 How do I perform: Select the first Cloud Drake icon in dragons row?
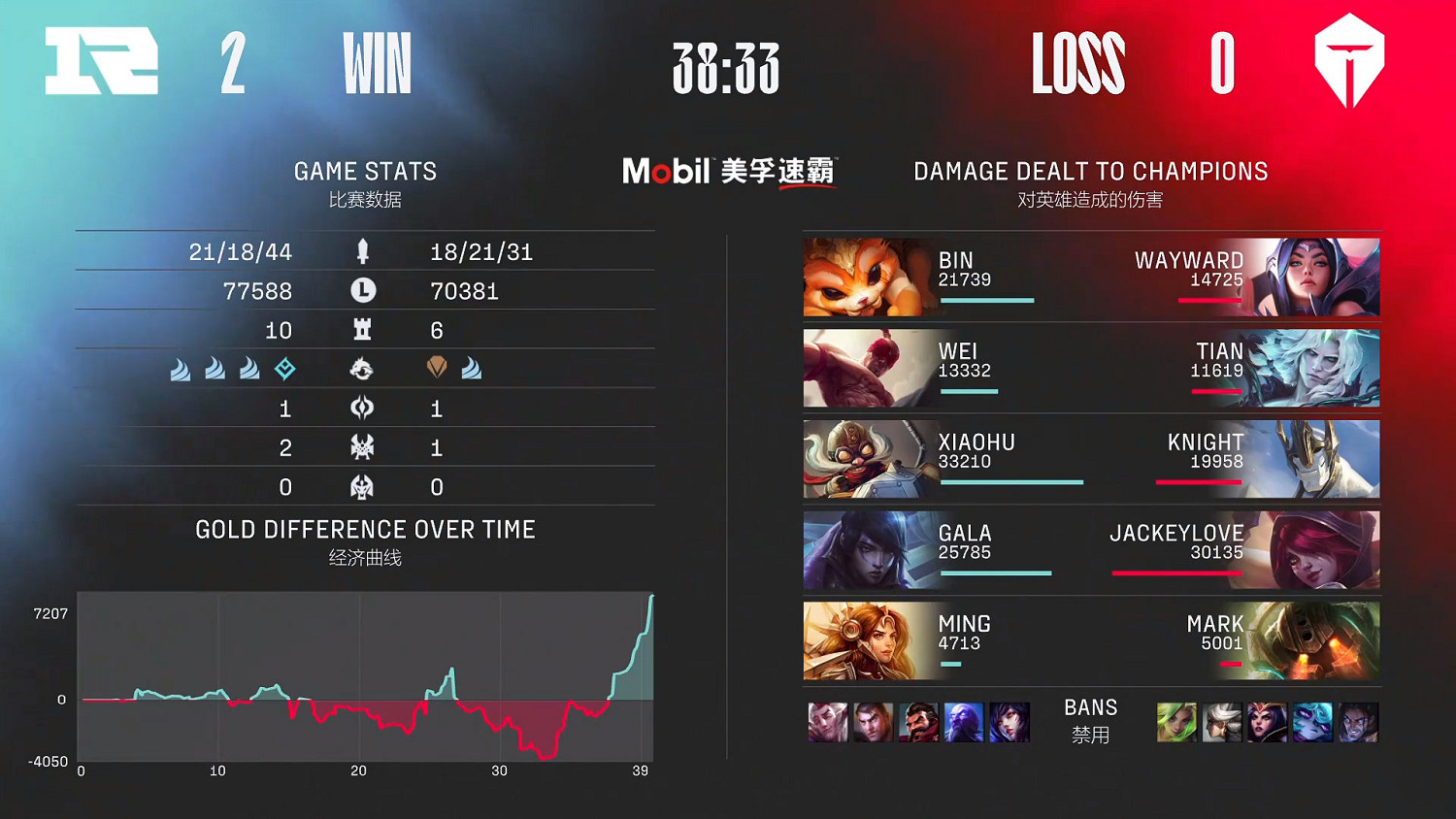click(x=180, y=369)
